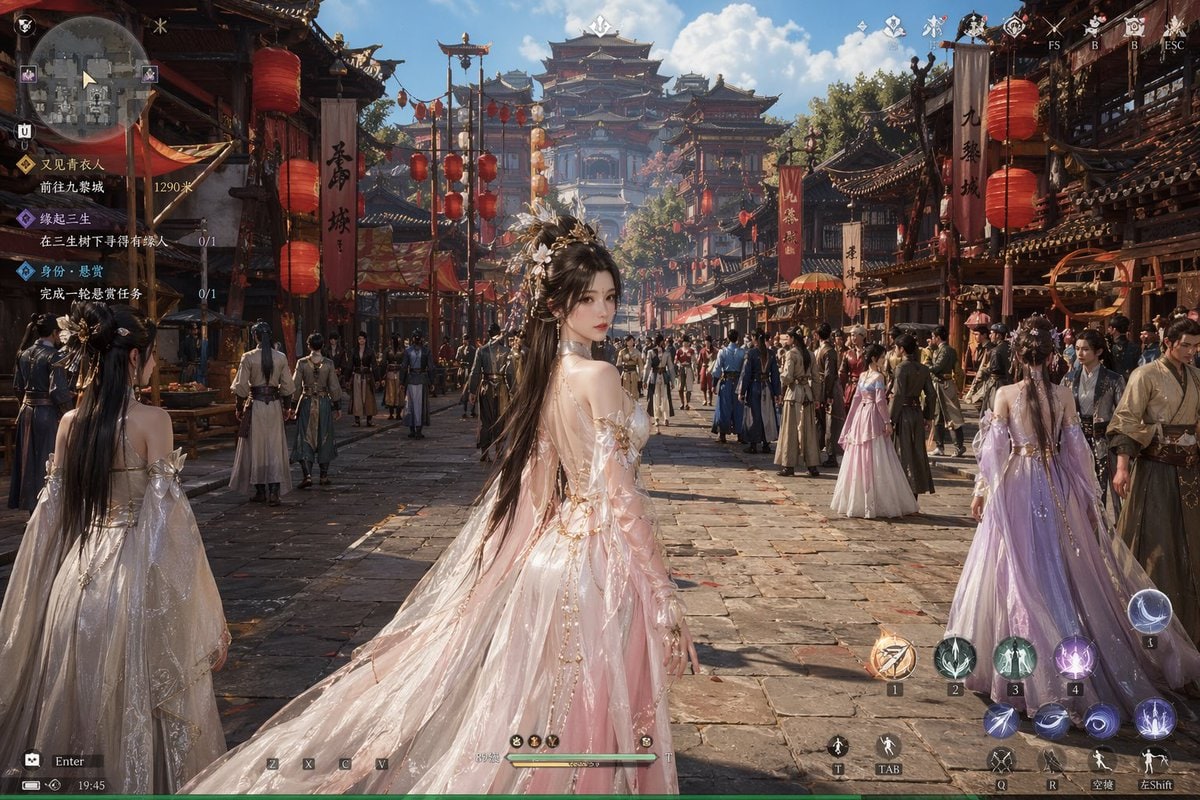The width and height of the screenshot is (1200, 800).
Task: Open the 身份·悬赏 bounty quest entry
Action: point(70,271)
